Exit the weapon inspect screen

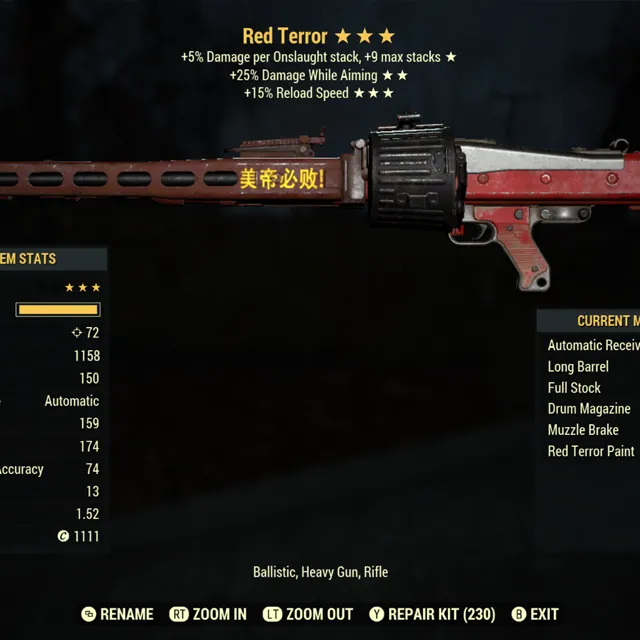coord(535,614)
